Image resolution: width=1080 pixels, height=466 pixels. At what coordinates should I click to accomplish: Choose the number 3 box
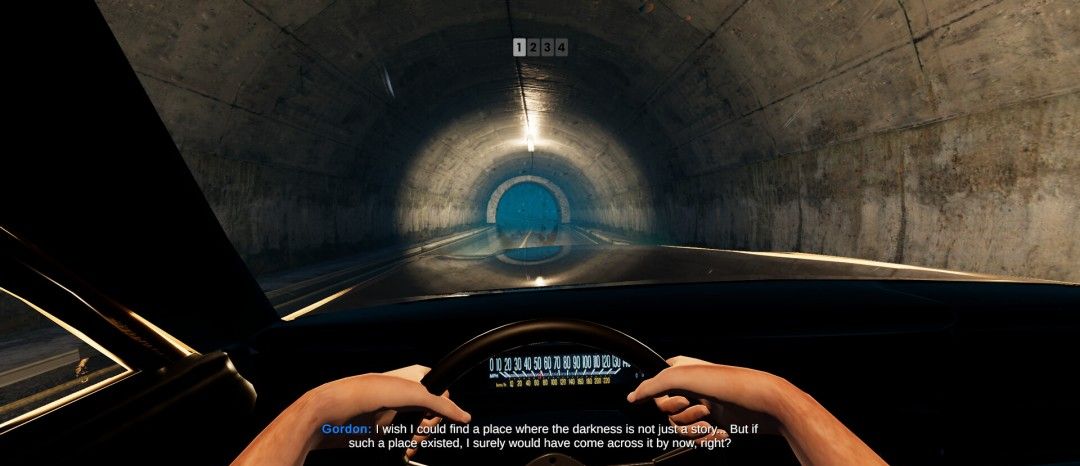tap(547, 47)
